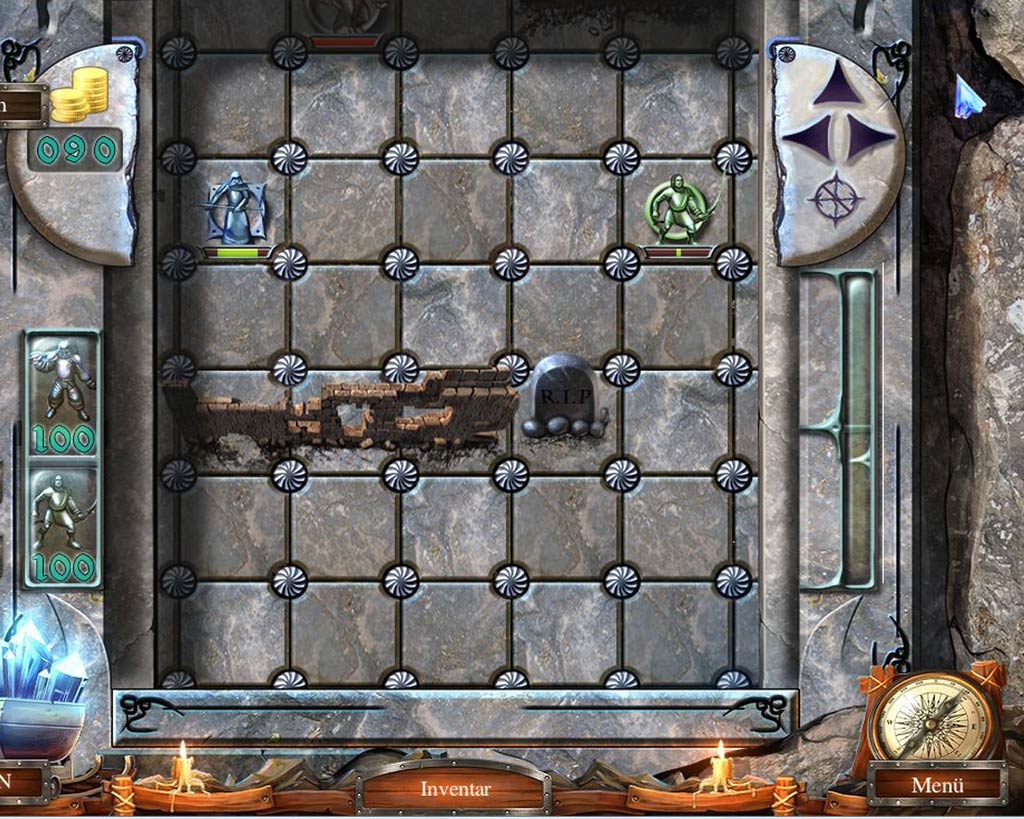Select the green archer unit on the board
This screenshot has width=1024, height=819.
679,210
